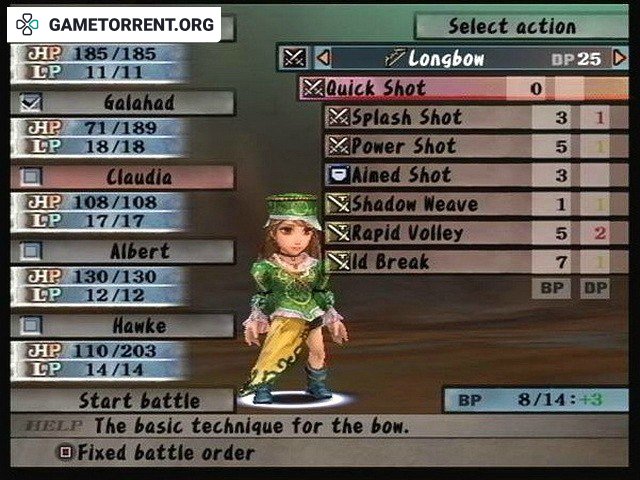The width and height of the screenshot is (640, 480).
Task: Select Claudia in the party list
Action: point(138,177)
